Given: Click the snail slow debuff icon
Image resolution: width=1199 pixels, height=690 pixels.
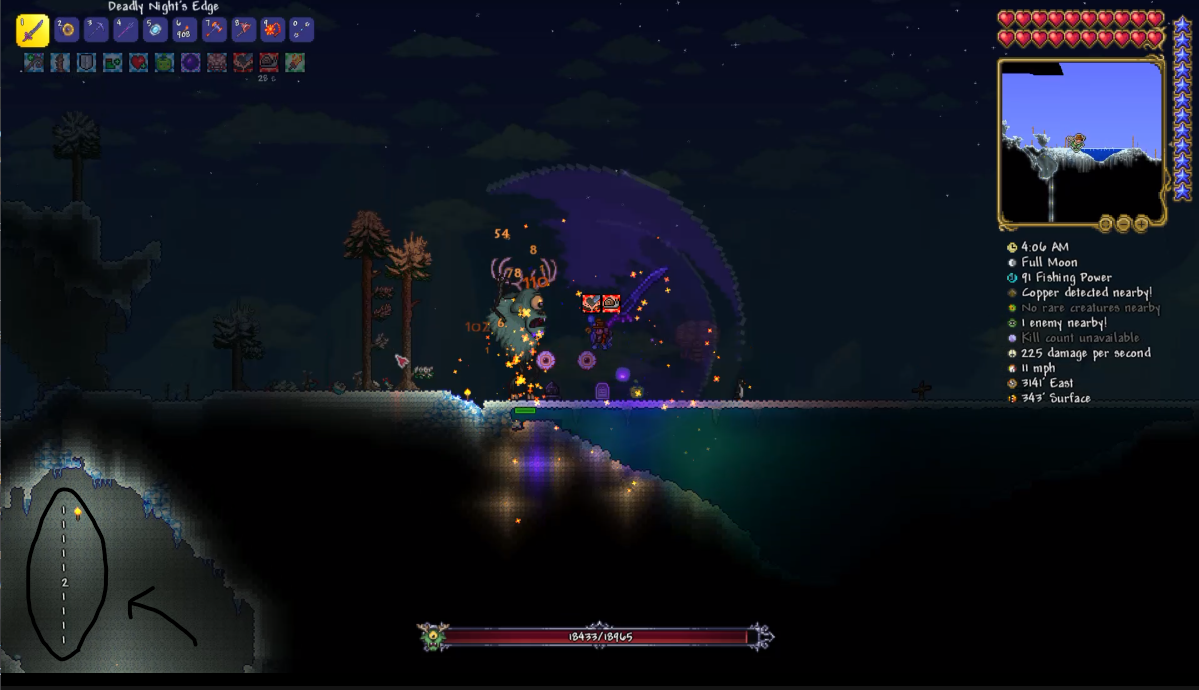Looking at the screenshot, I should 269,62.
